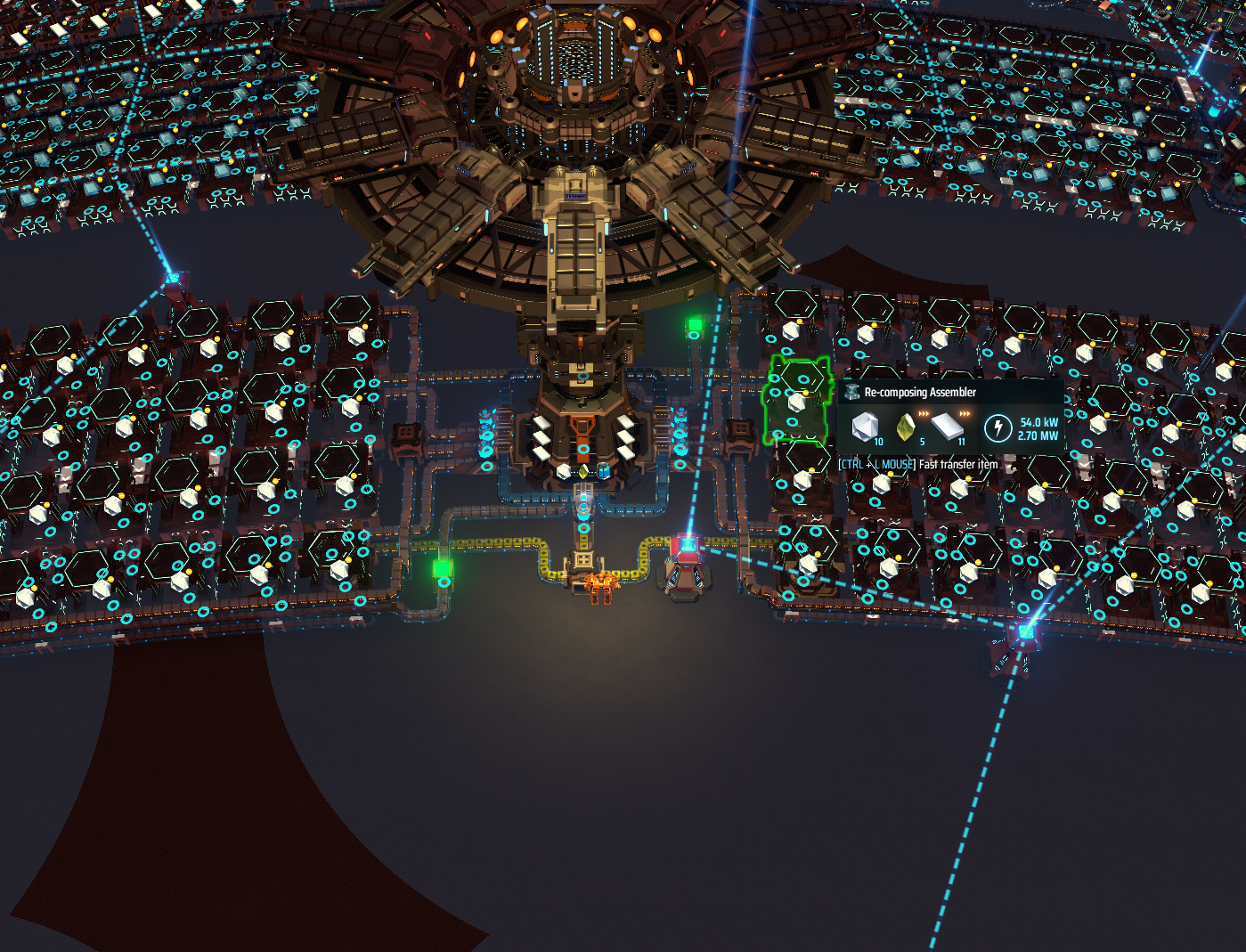This screenshot has height=952, width=1246.
Task: Toggle the green indicator above the right belt junction
Action: [696, 323]
